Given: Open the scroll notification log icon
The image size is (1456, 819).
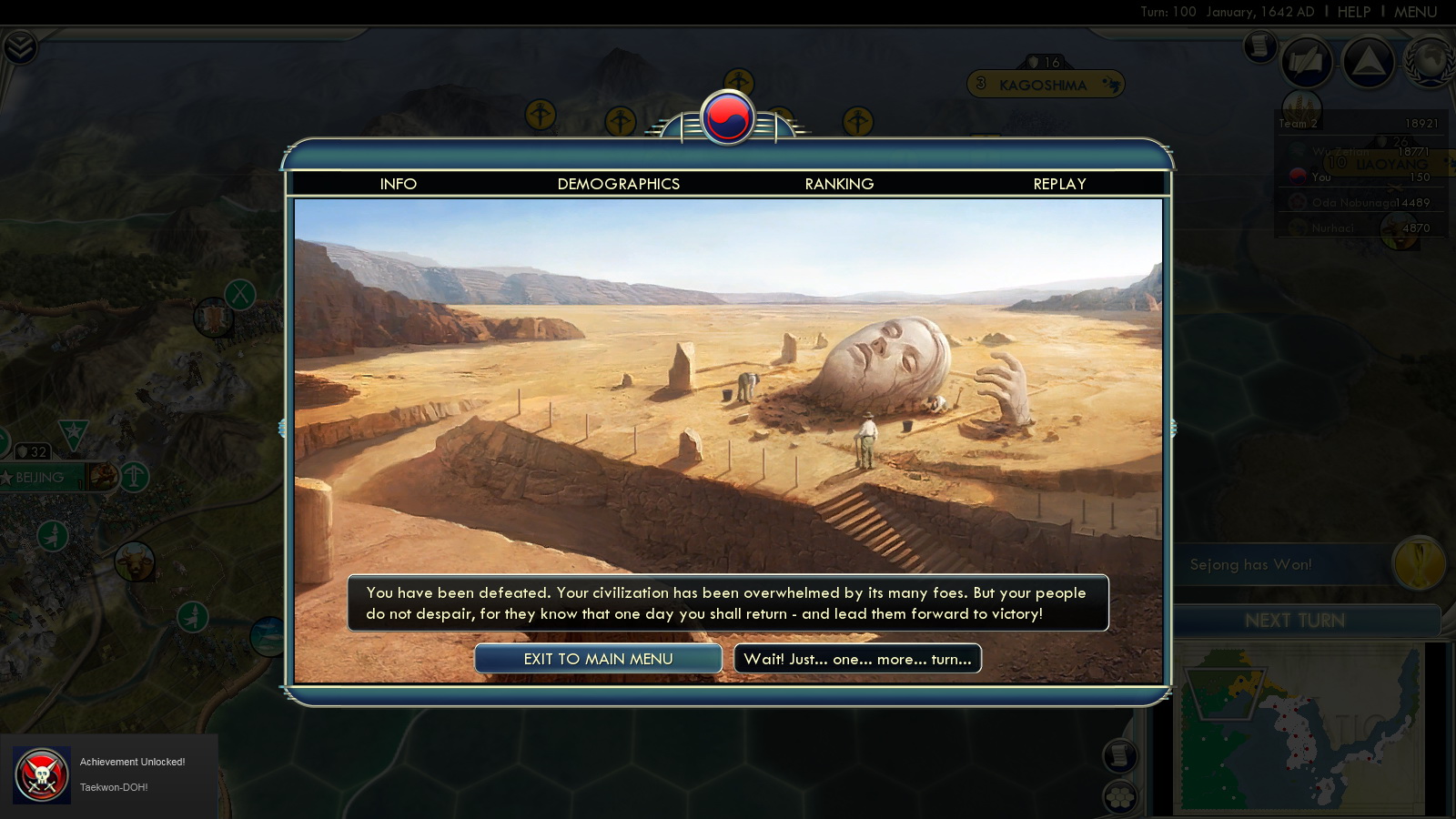Looking at the screenshot, I should tap(1259, 45).
